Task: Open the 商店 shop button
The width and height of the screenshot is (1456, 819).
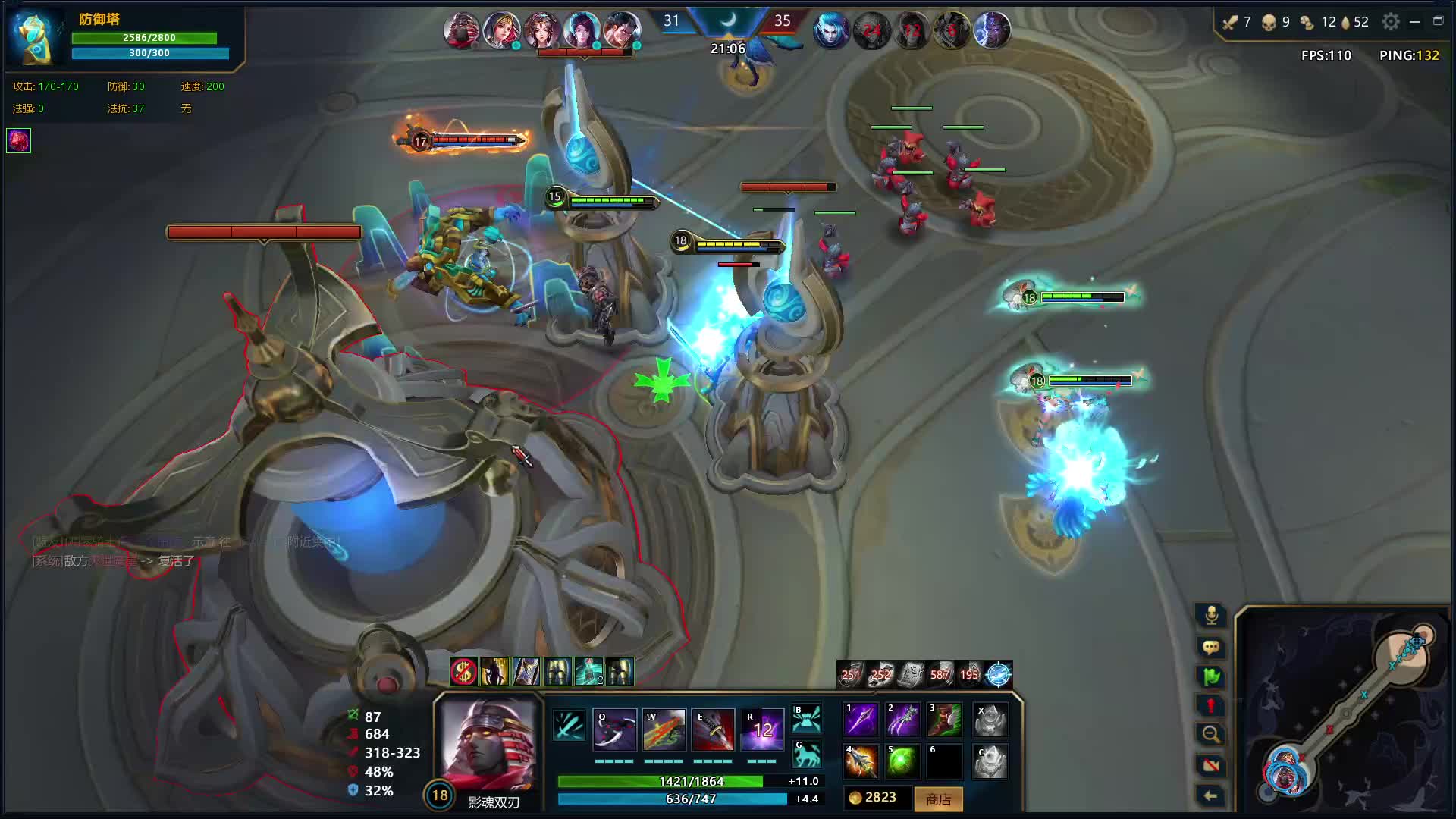Action: (x=938, y=799)
